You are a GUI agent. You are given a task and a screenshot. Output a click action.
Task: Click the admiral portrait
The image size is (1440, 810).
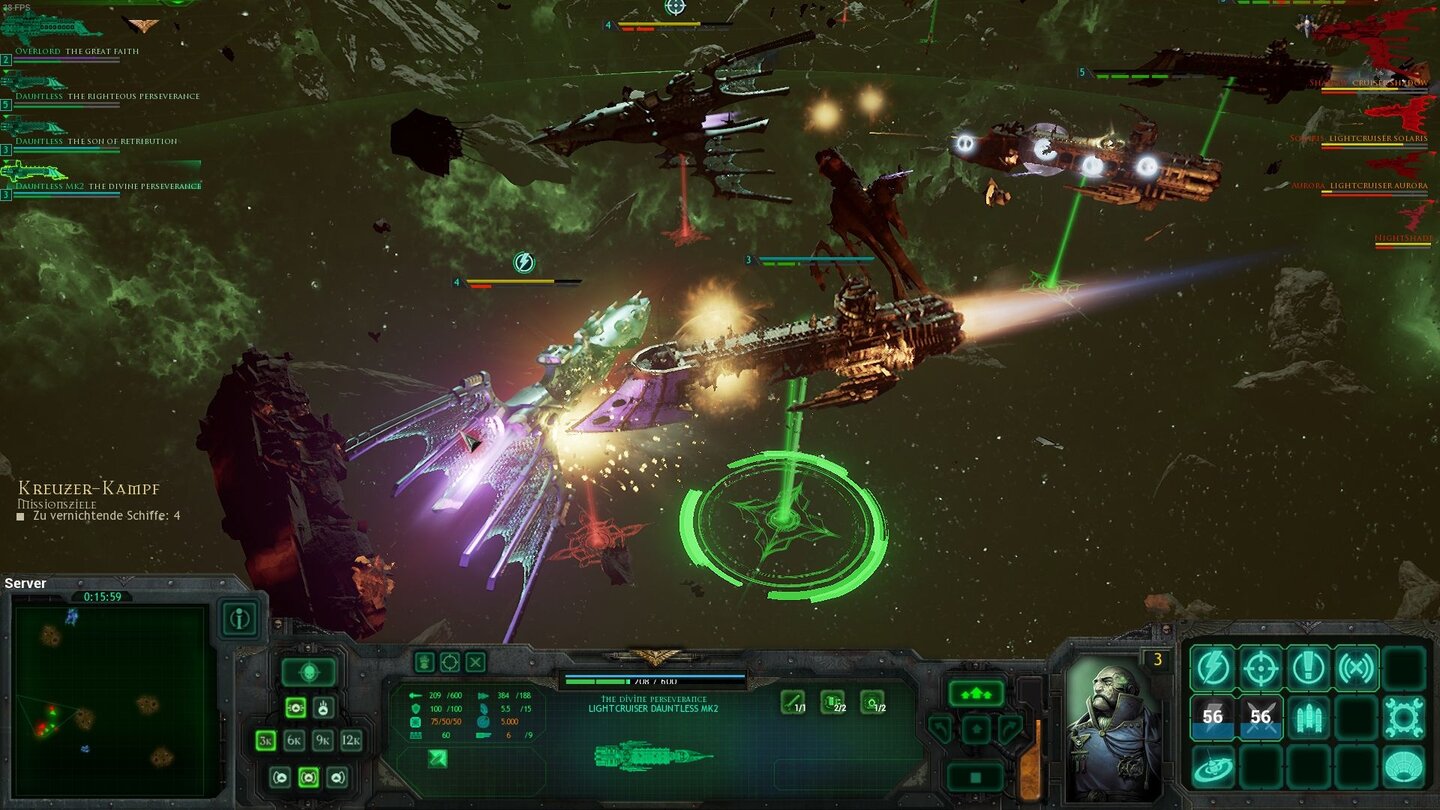[1114, 728]
